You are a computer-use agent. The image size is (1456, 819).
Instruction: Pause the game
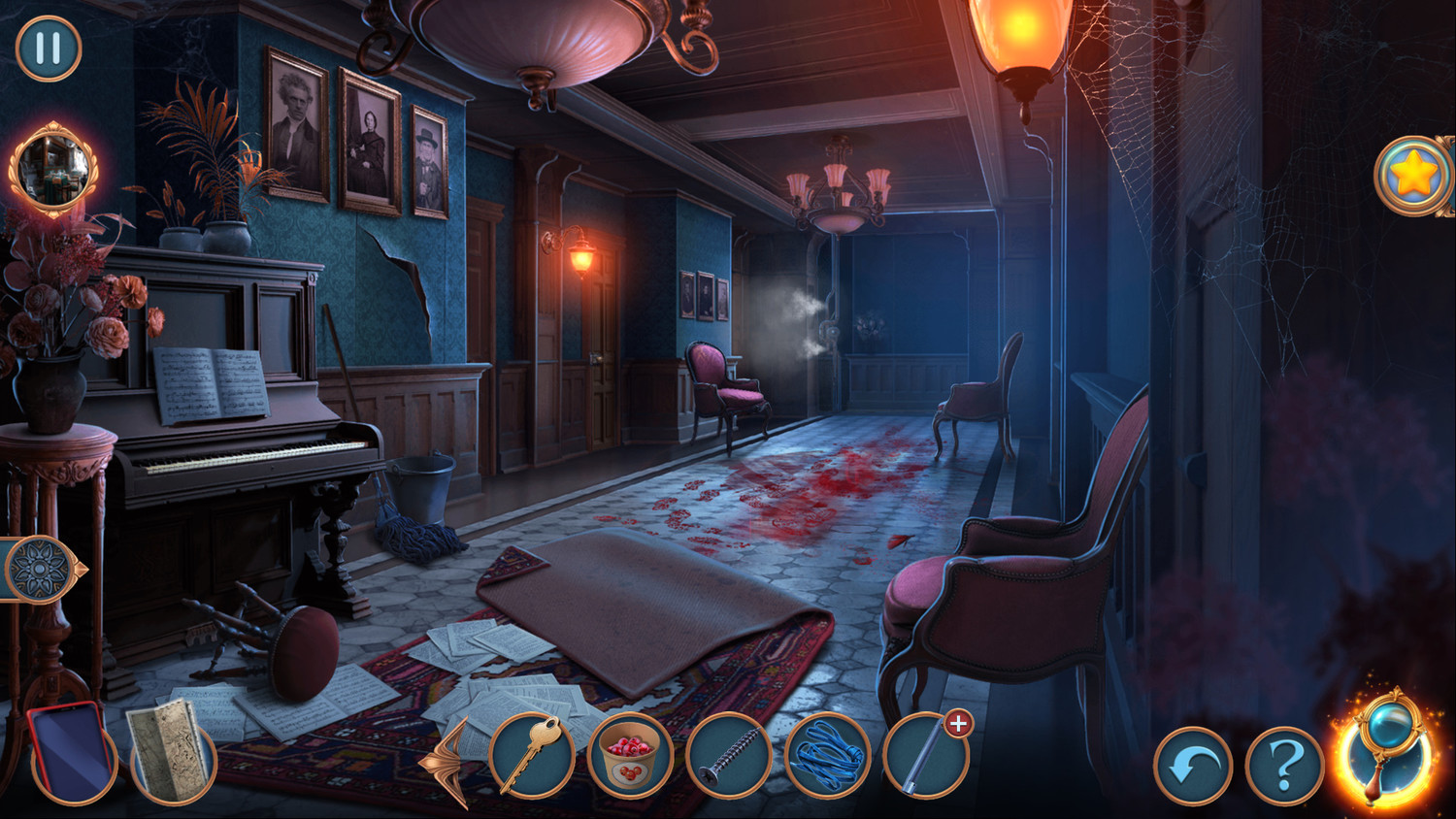coord(49,48)
